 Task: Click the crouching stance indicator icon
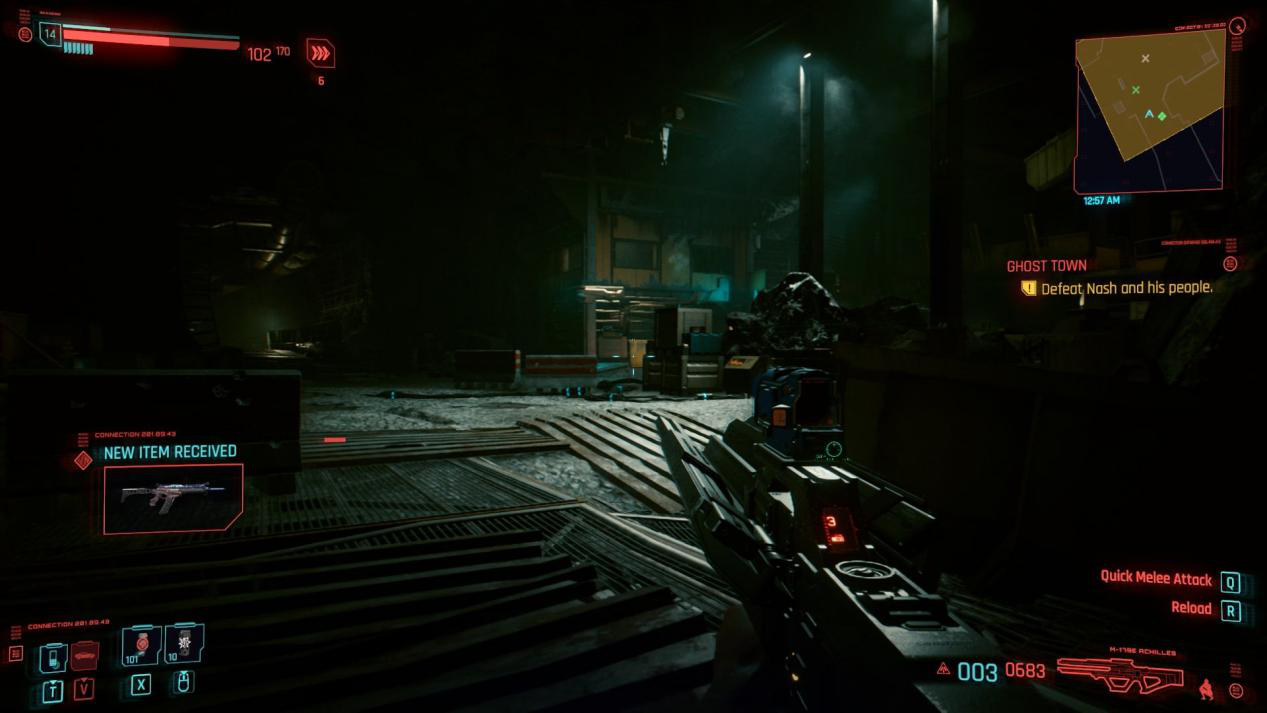click(x=1207, y=688)
